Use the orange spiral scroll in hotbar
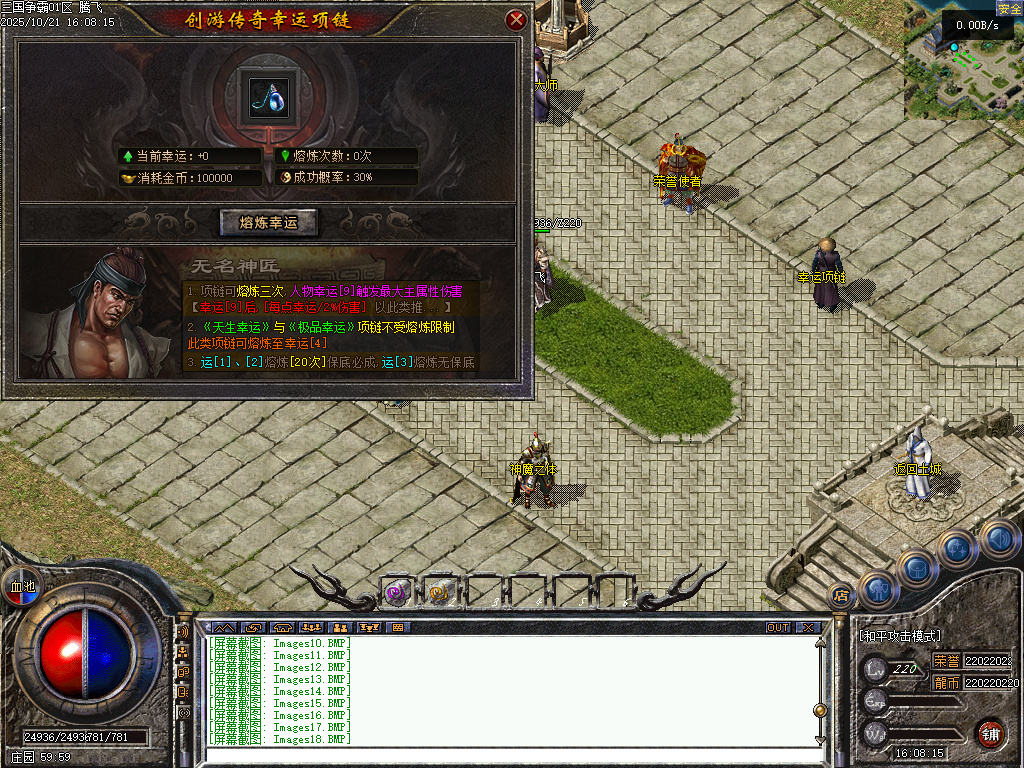The height and width of the screenshot is (768, 1024). pyautogui.click(x=440, y=592)
